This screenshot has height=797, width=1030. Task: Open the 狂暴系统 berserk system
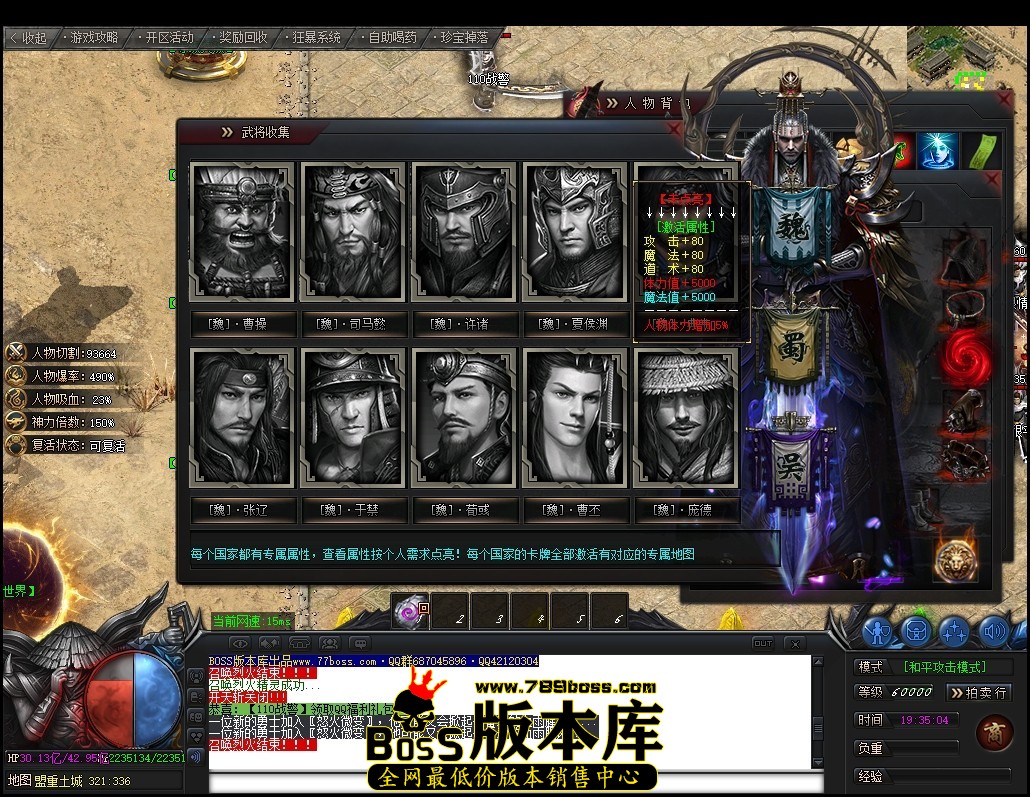pos(317,38)
